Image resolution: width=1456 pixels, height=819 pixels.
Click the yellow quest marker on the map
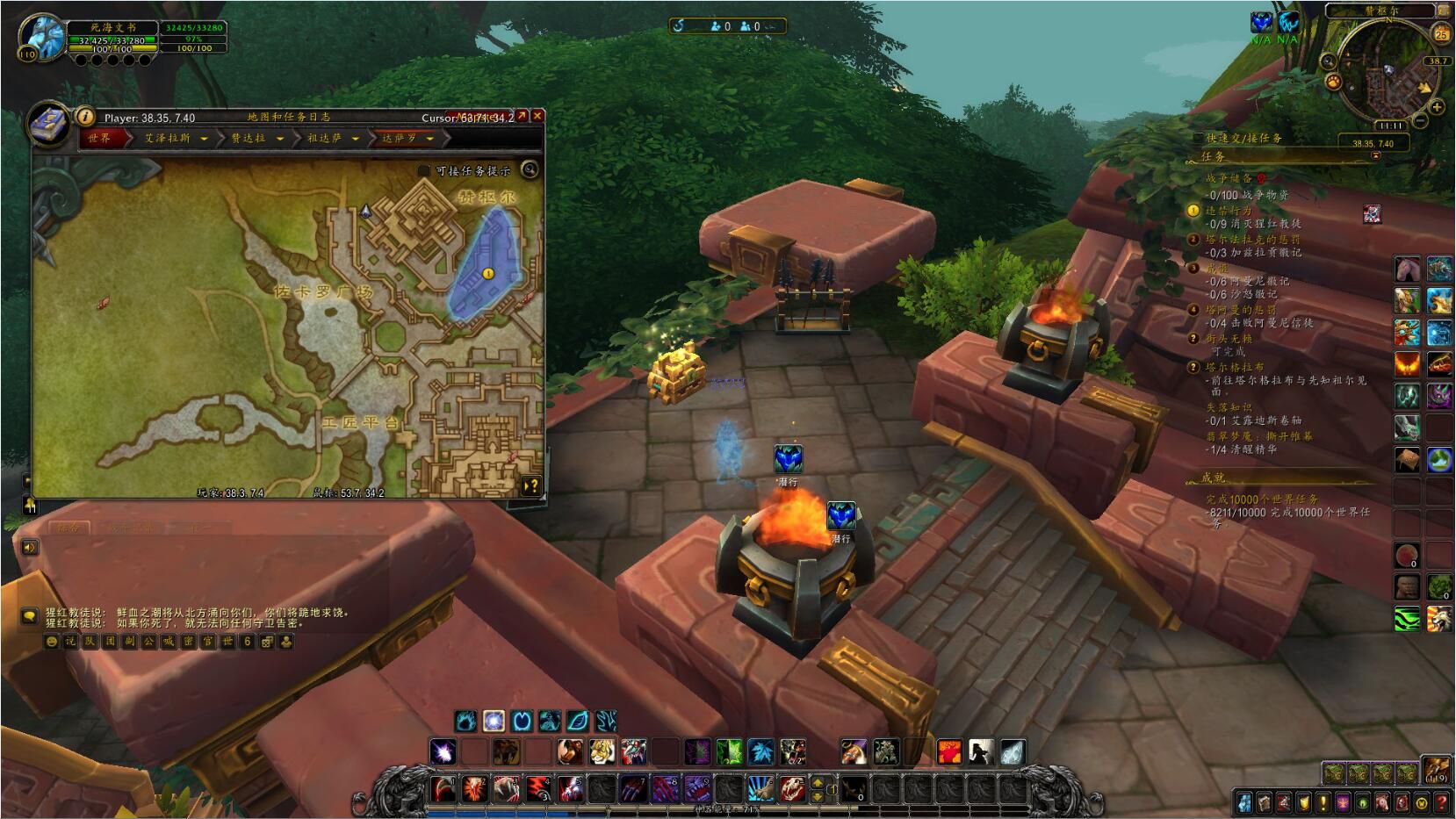point(488,274)
